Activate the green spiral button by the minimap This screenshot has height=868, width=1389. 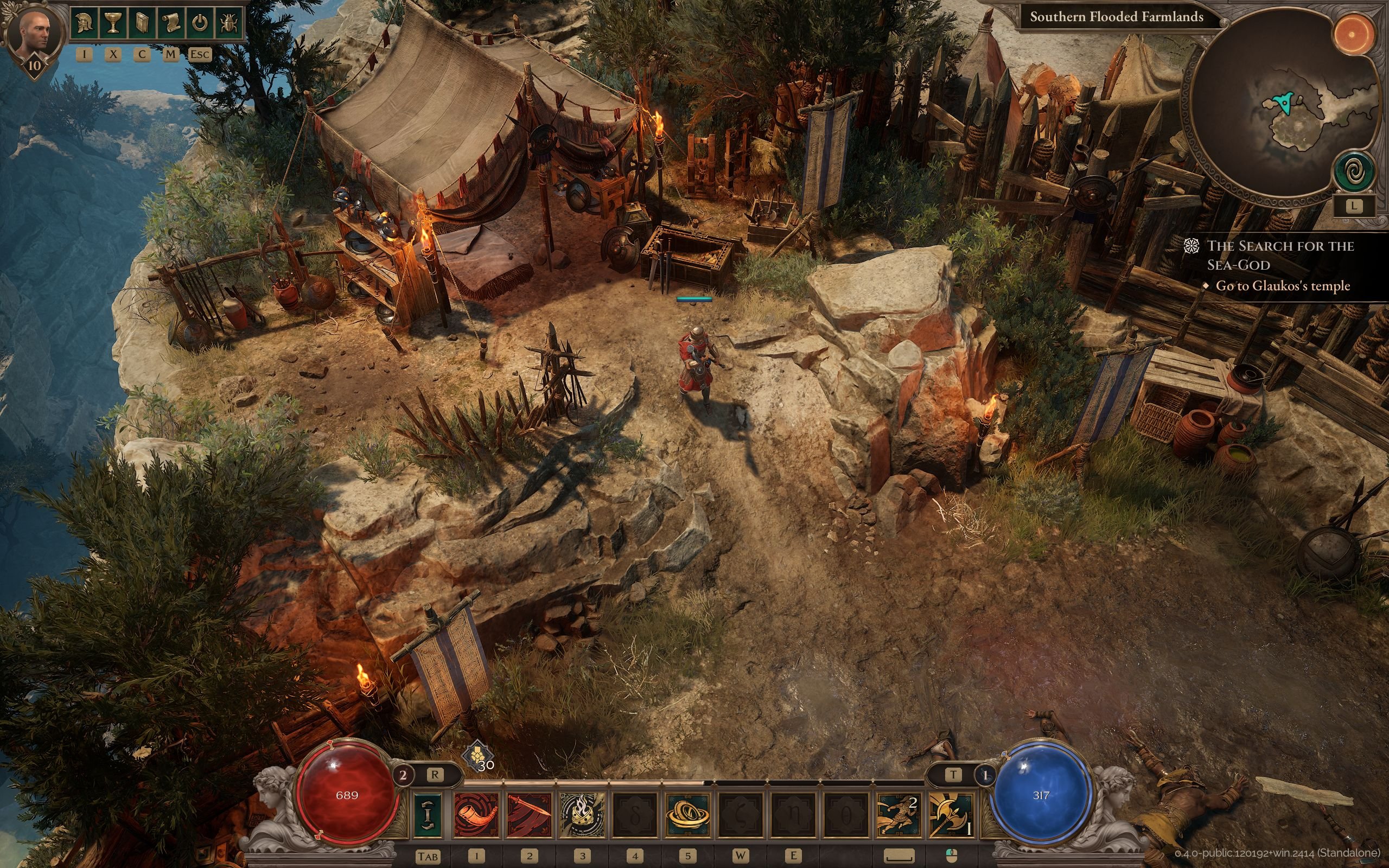(x=1353, y=171)
